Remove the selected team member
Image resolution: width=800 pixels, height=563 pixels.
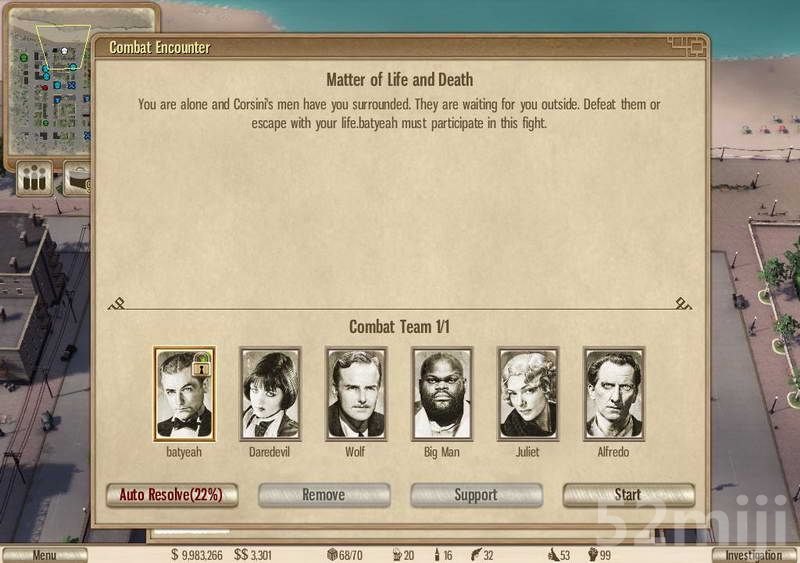click(x=324, y=495)
